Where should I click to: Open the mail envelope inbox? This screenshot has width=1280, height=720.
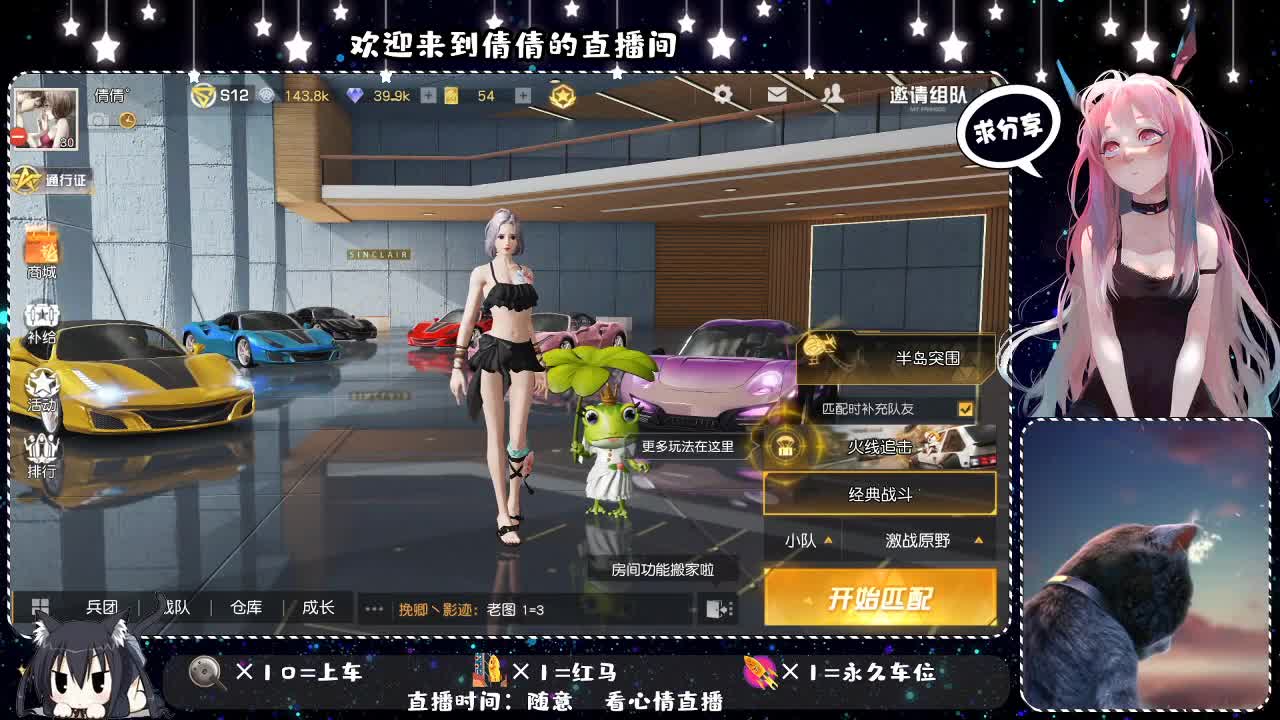pos(775,96)
